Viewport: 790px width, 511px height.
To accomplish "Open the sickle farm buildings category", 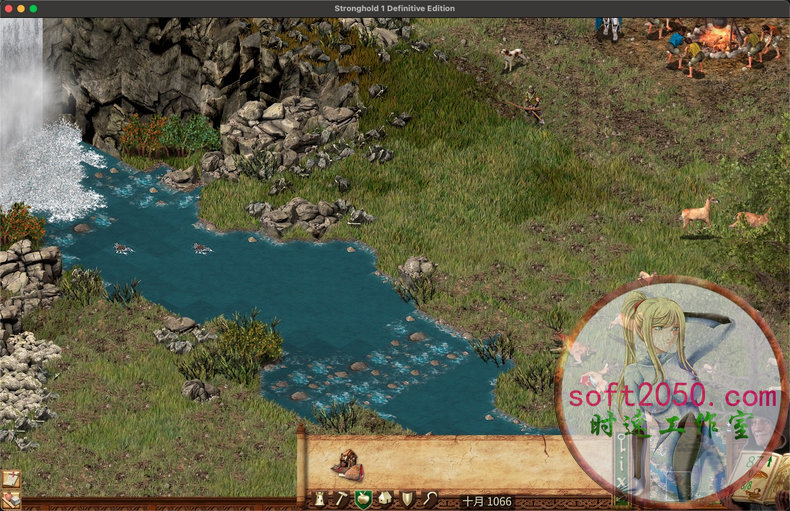I will click(429, 498).
